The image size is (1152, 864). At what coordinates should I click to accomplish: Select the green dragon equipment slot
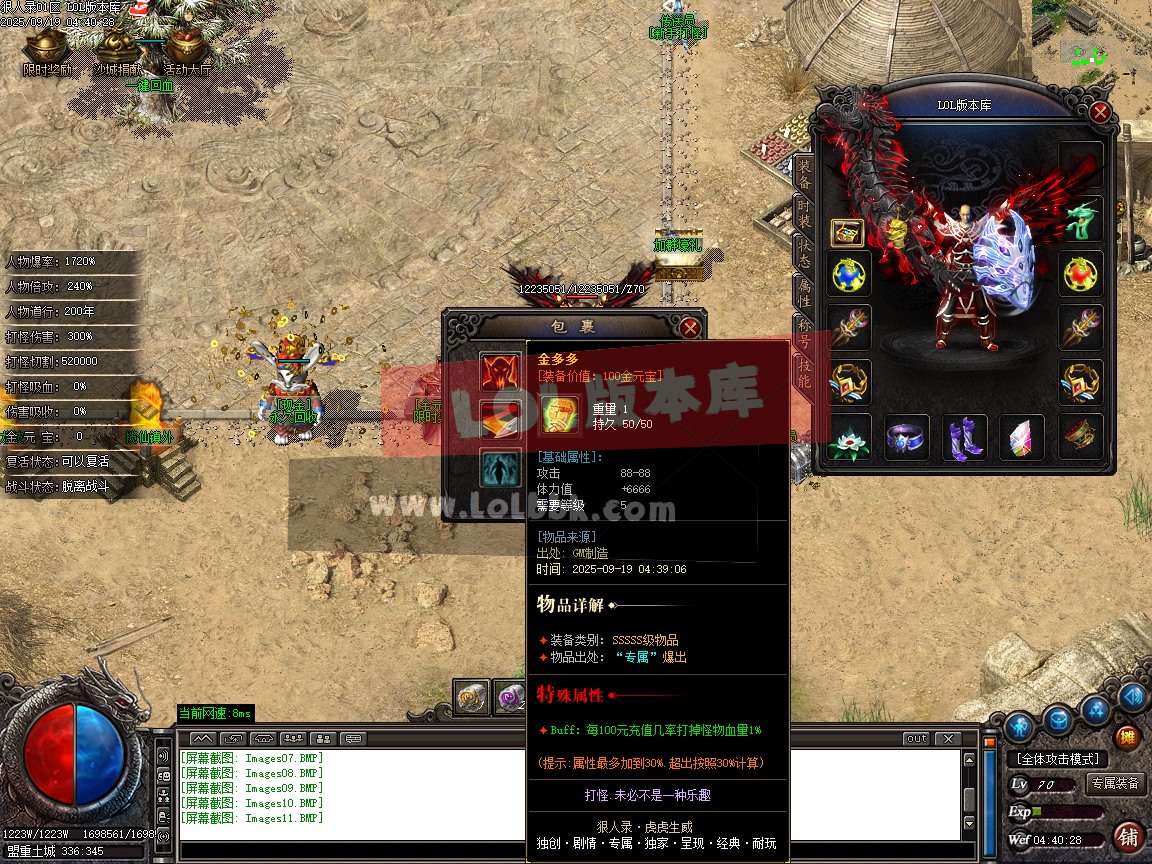tap(1081, 219)
